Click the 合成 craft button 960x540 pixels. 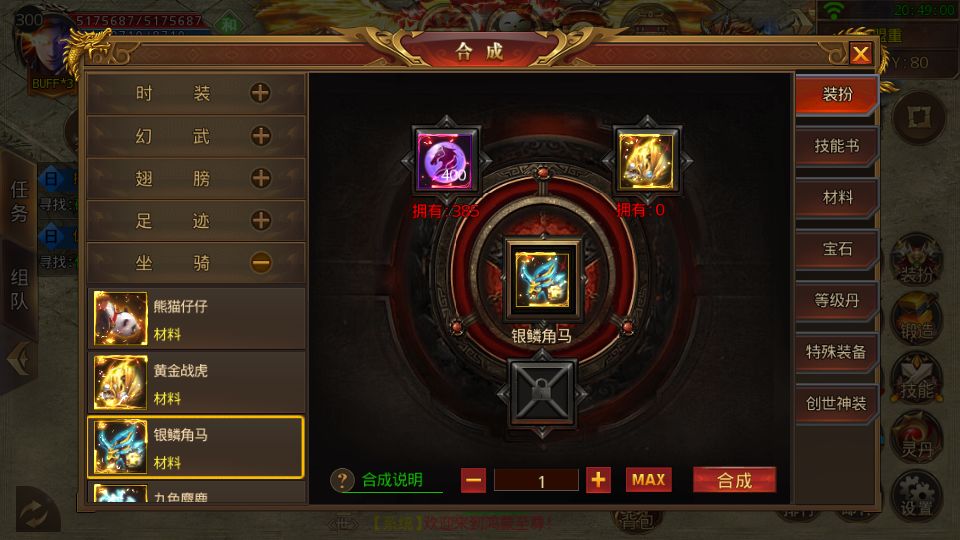click(x=734, y=480)
